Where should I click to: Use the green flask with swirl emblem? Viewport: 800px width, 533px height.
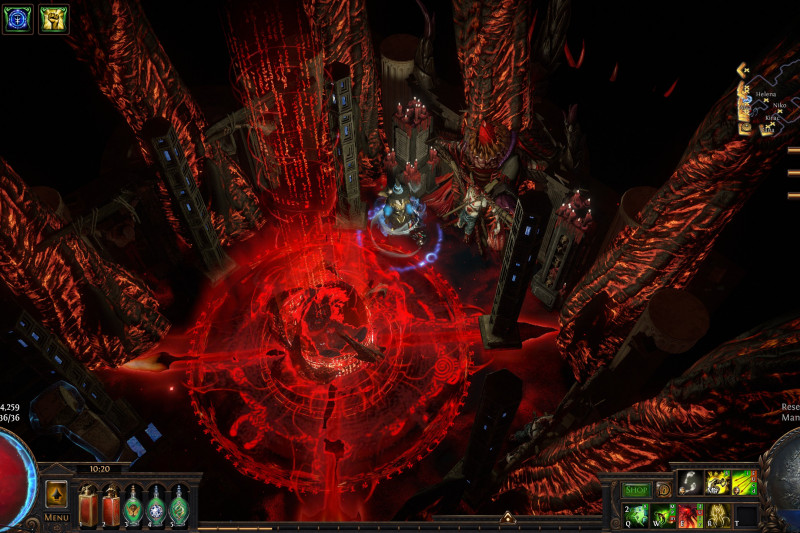[x=178, y=503]
